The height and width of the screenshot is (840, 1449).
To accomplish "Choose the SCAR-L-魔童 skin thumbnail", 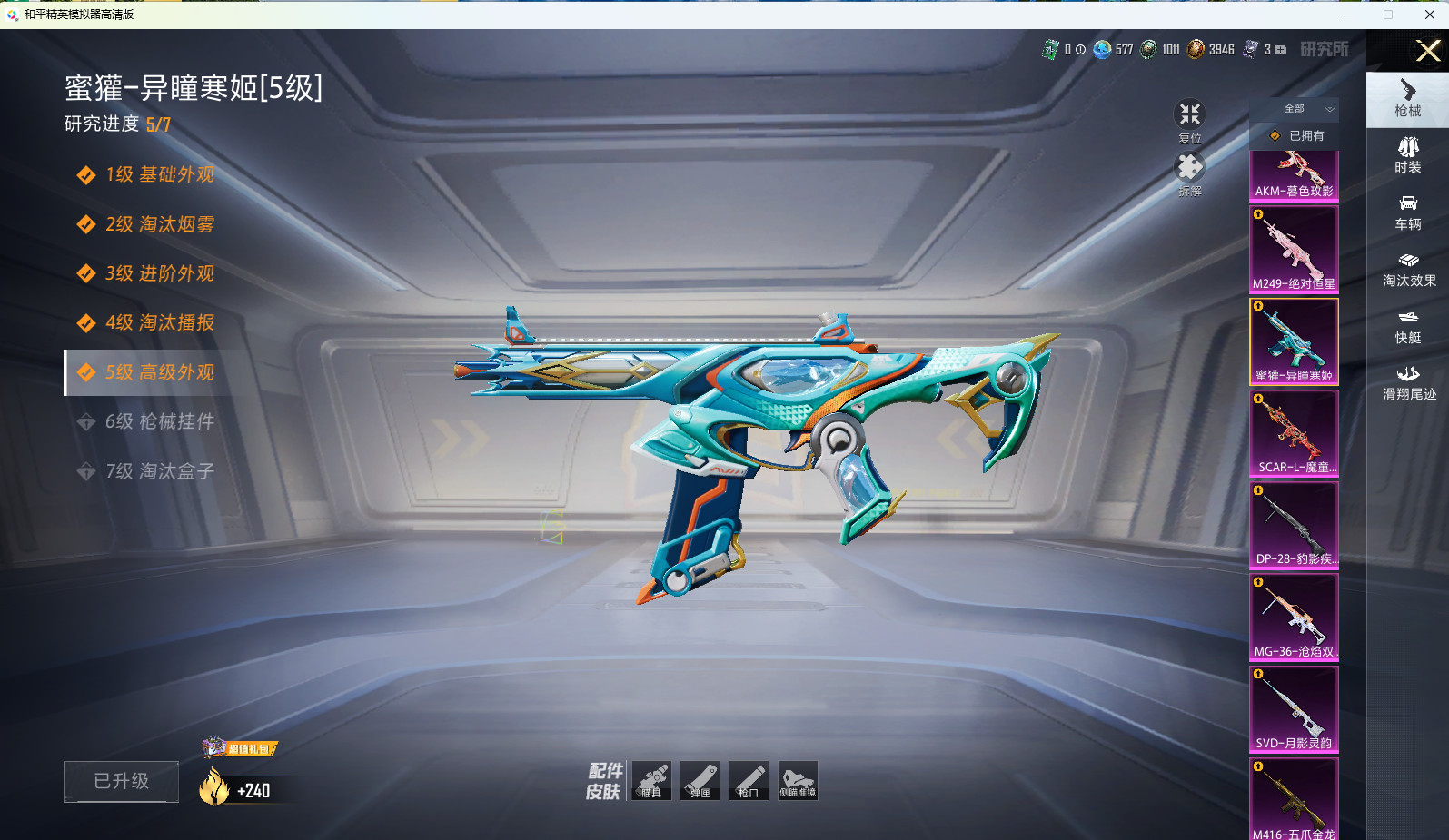I will pyautogui.click(x=1294, y=433).
